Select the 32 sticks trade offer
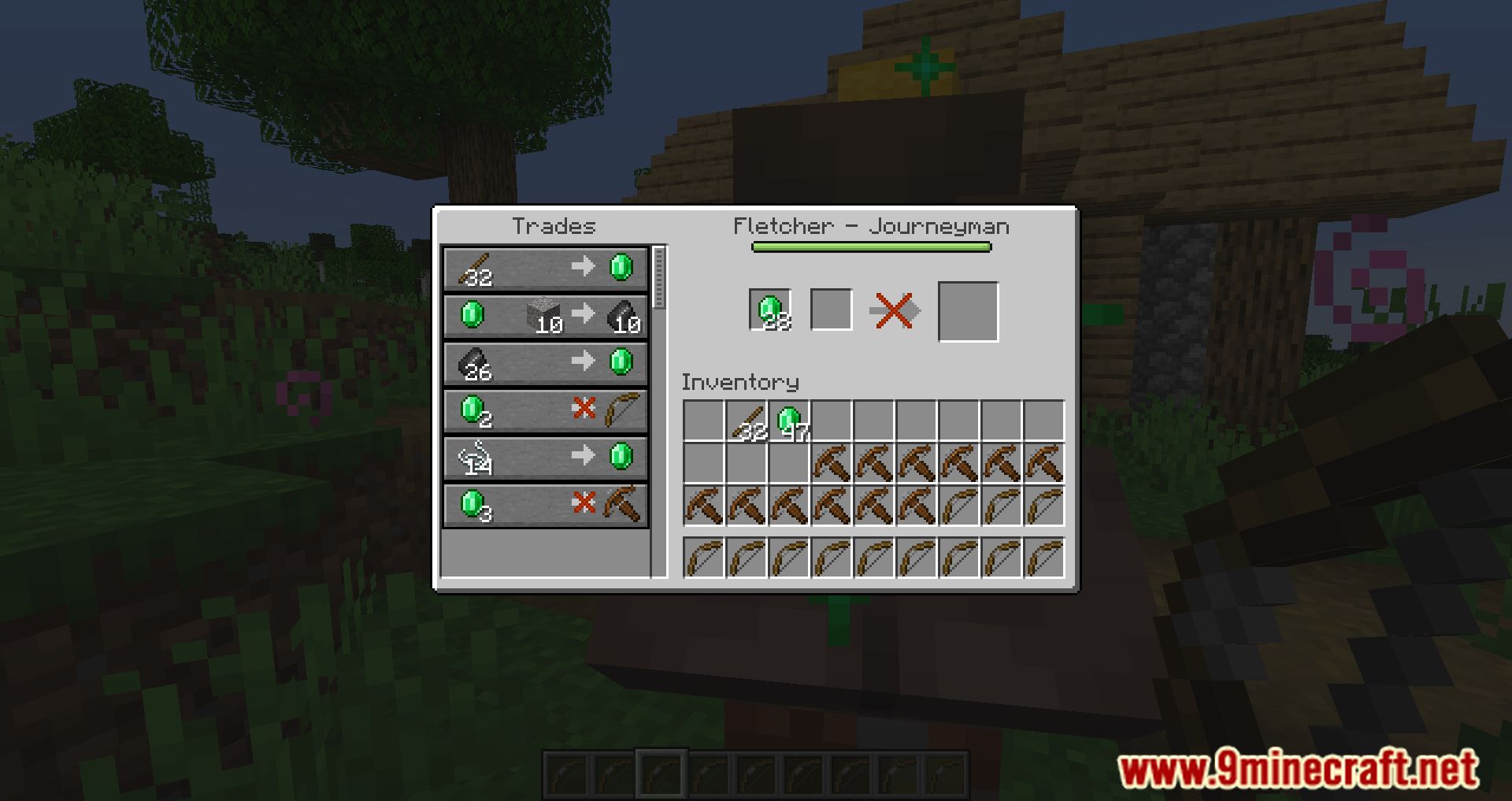 546,269
